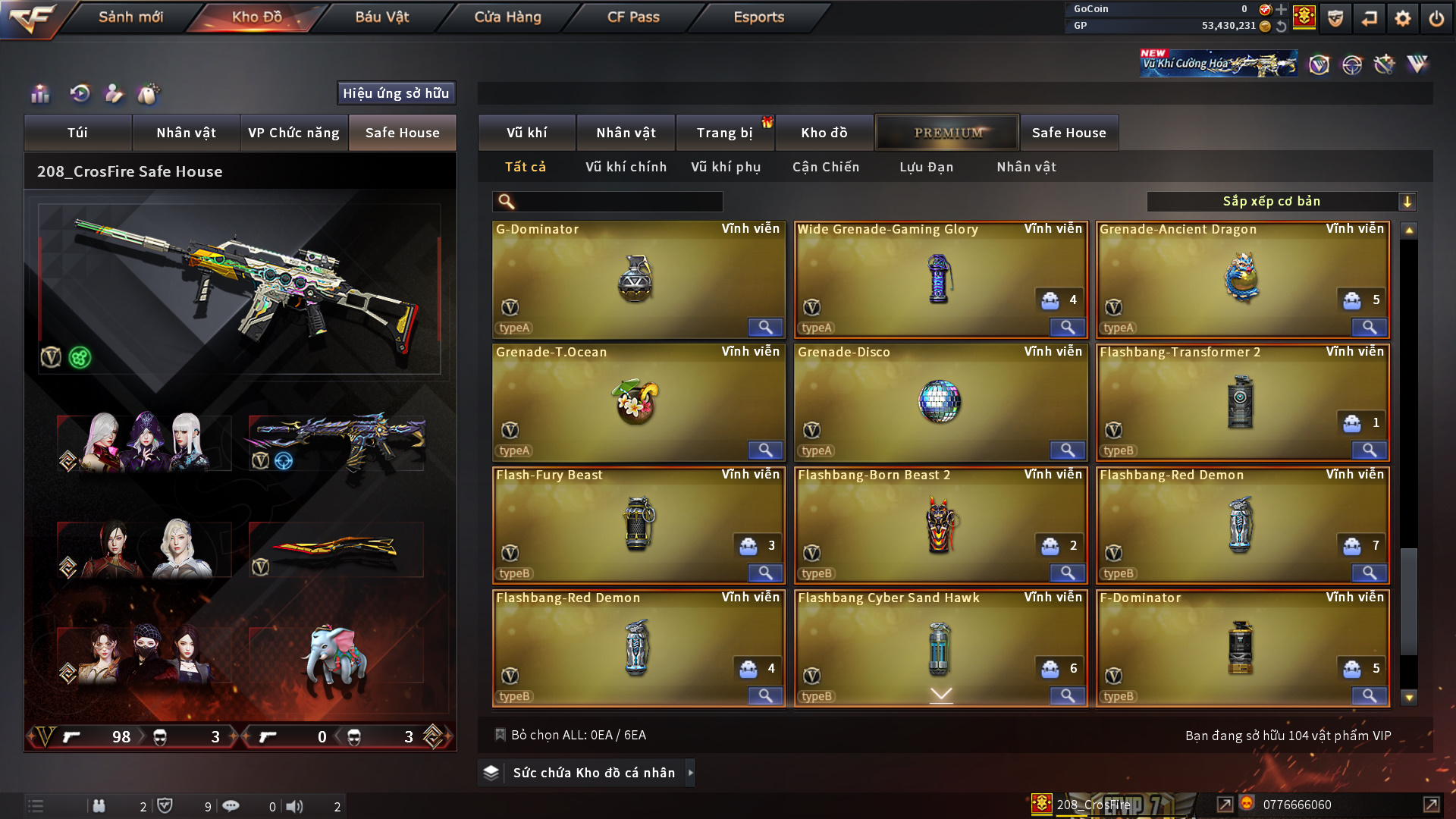Click the power exit button
The width and height of the screenshot is (1456, 819).
tap(1436, 18)
